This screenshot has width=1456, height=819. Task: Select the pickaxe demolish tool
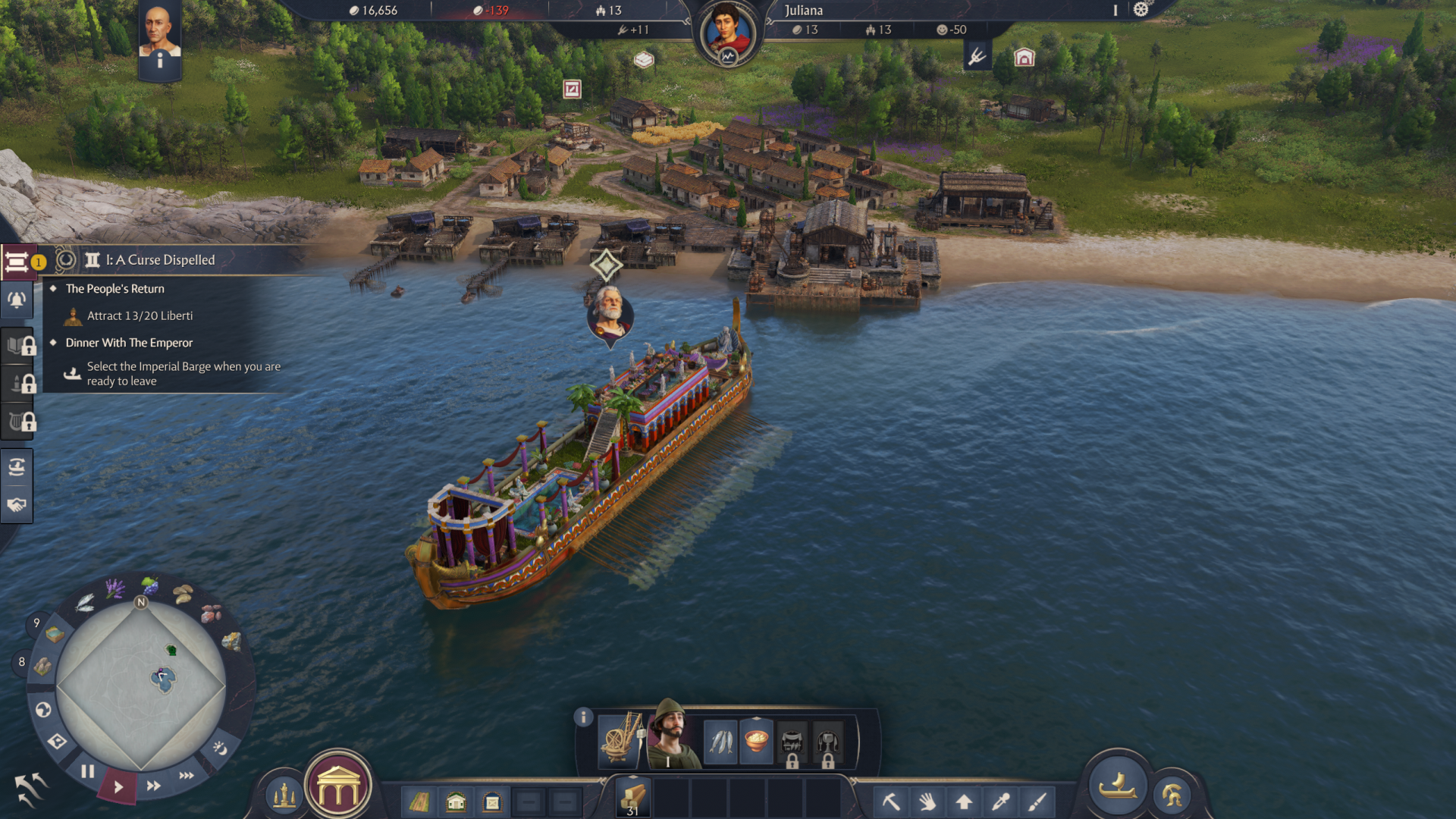point(891,801)
